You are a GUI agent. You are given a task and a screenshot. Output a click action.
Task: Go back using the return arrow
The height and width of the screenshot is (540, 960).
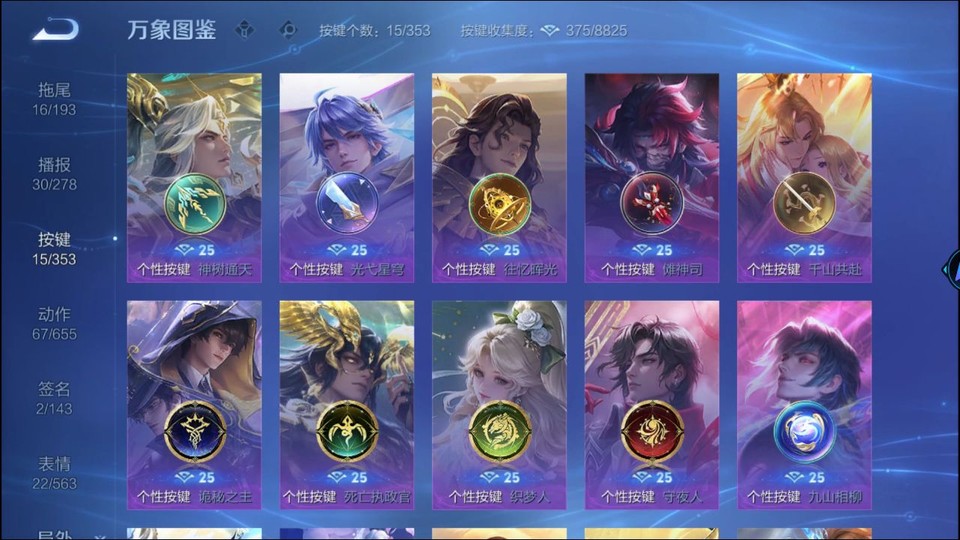[55, 30]
